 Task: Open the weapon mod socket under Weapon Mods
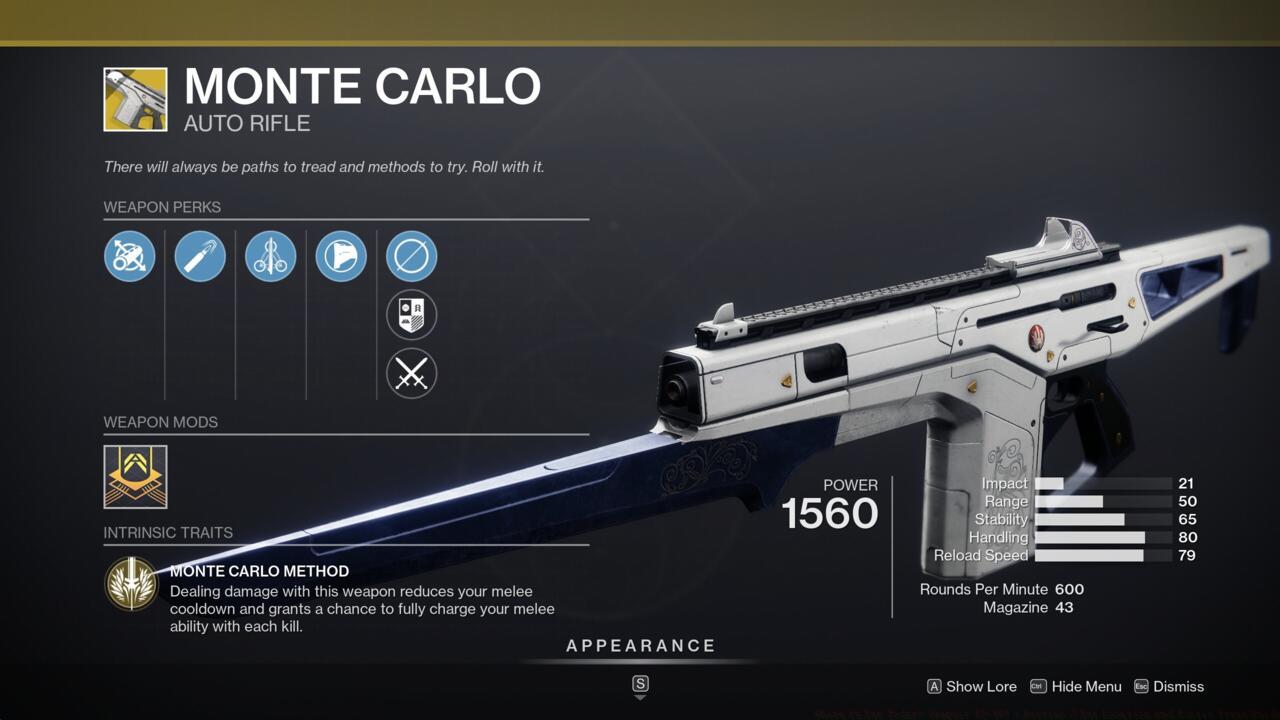click(x=134, y=477)
